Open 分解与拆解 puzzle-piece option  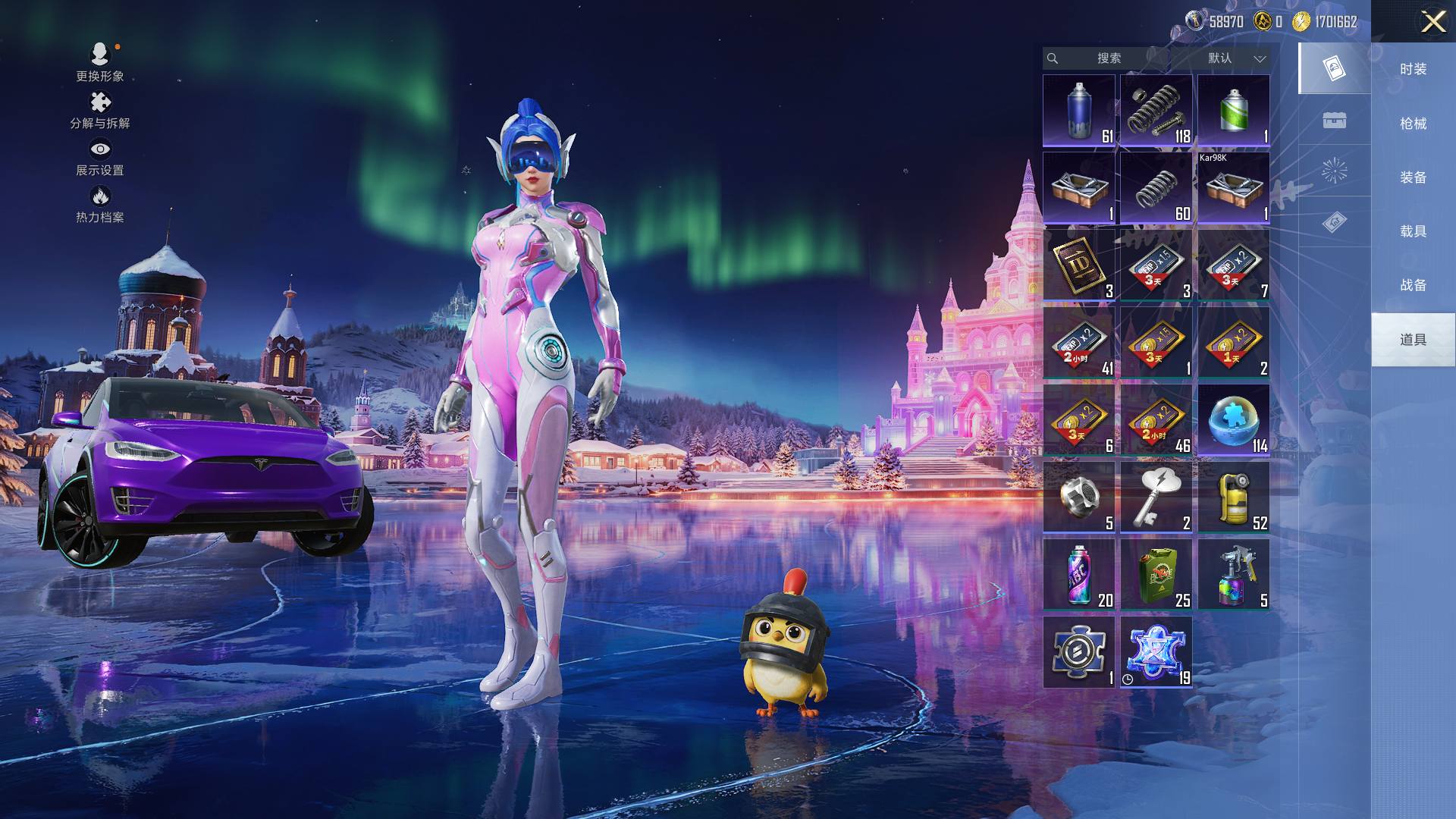99,110
